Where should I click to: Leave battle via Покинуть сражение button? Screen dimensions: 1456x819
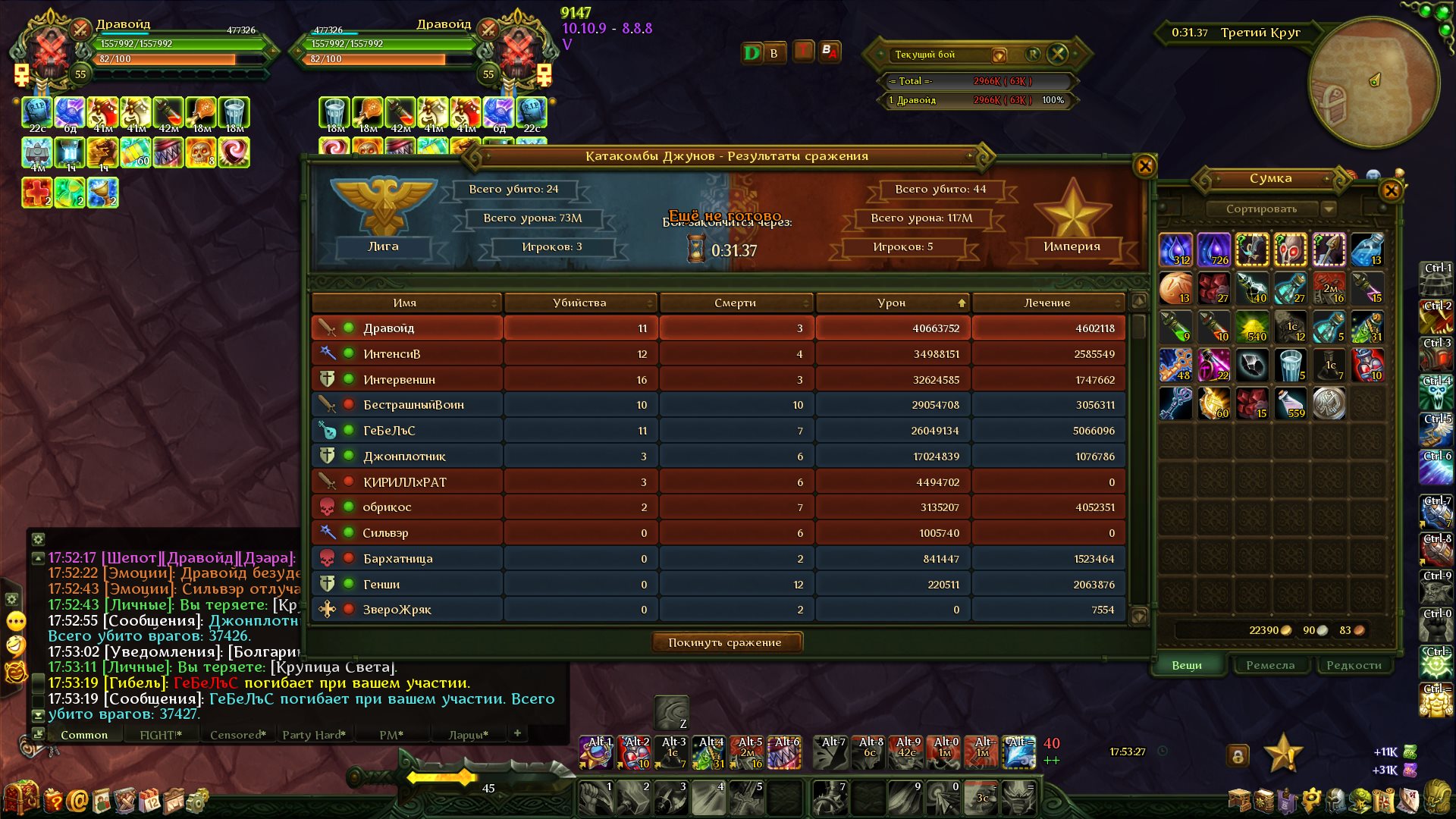click(x=726, y=642)
